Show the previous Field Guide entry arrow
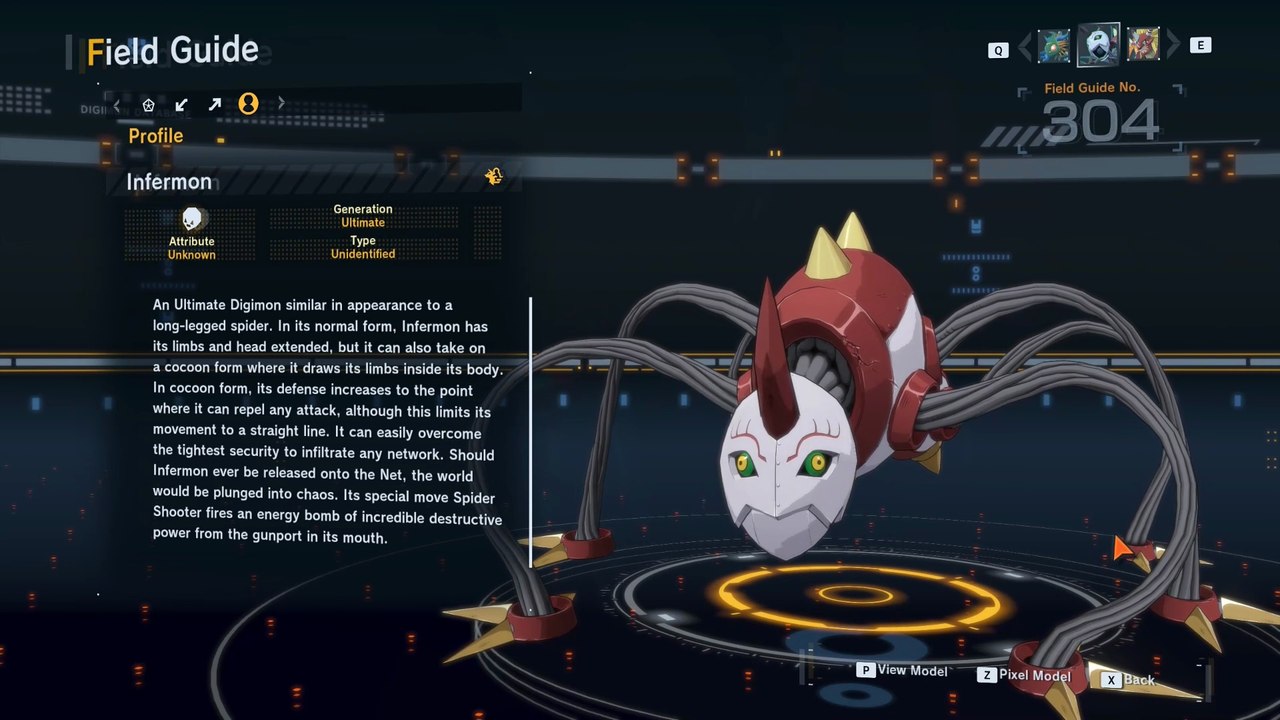 [x=1024, y=46]
